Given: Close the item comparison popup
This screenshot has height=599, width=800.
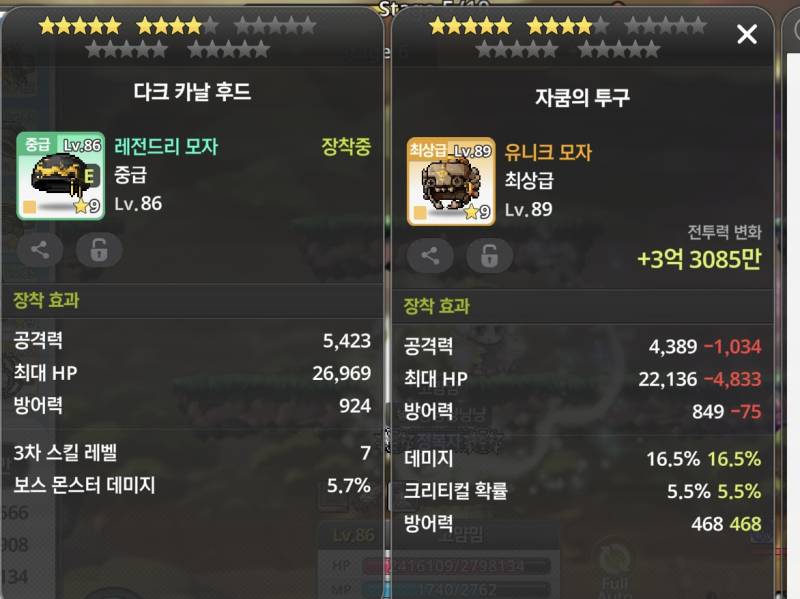Looking at the screenshot, I should (x=747, y=35).
